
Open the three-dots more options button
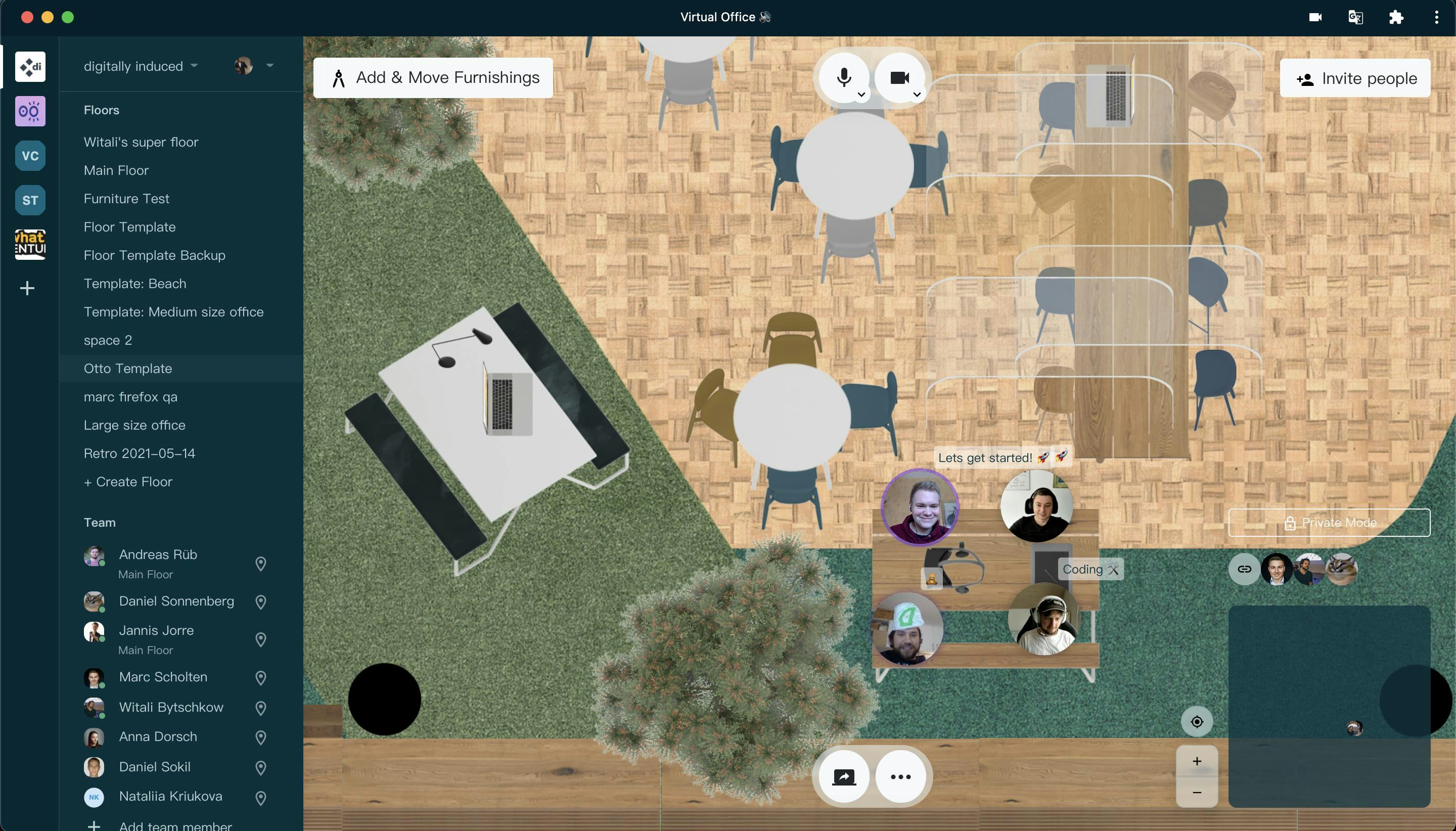900,776
